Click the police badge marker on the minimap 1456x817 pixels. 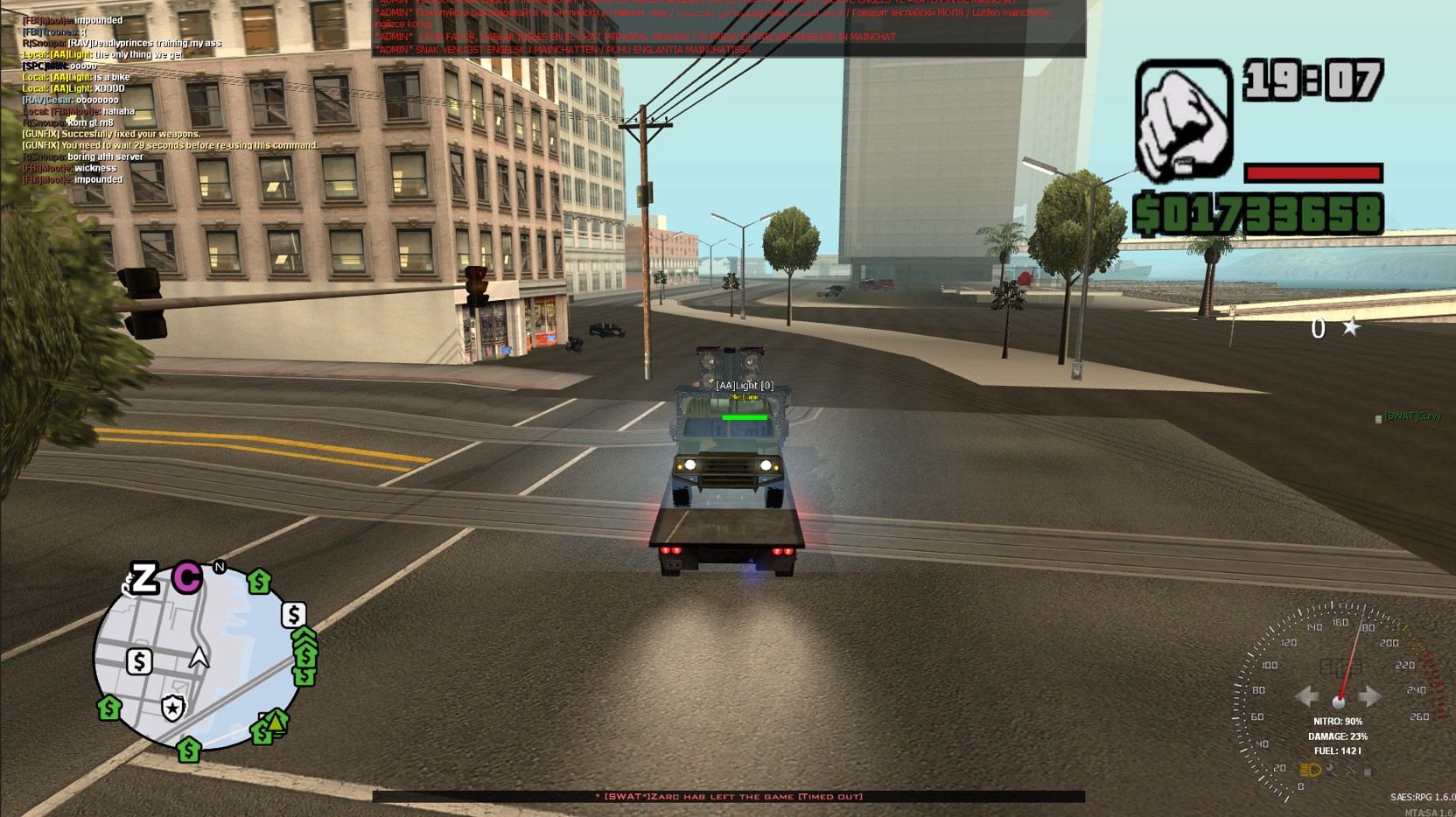click(x=172, y=708)
